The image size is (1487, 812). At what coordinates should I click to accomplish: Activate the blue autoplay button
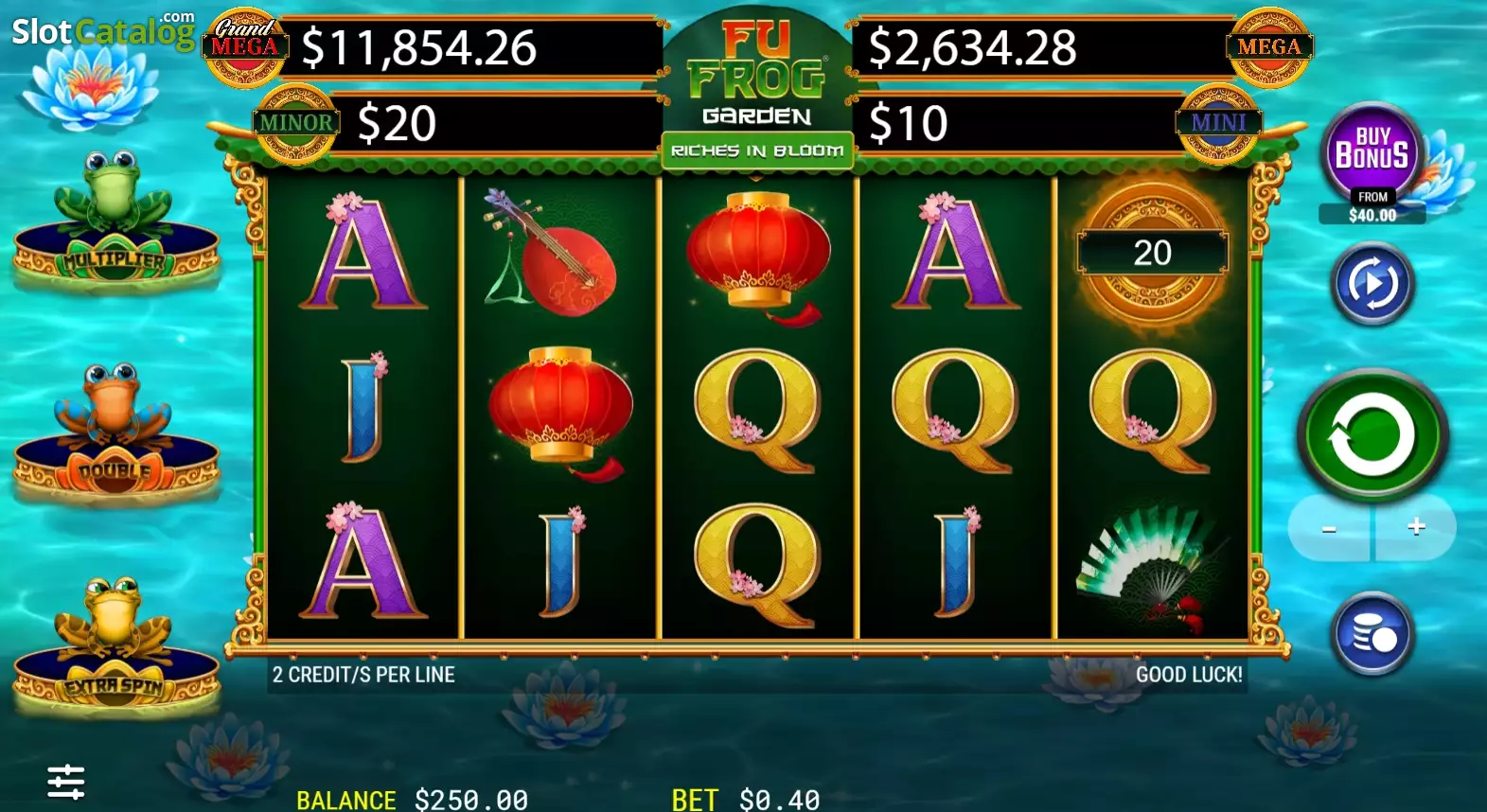click(x=1372, y=284)
